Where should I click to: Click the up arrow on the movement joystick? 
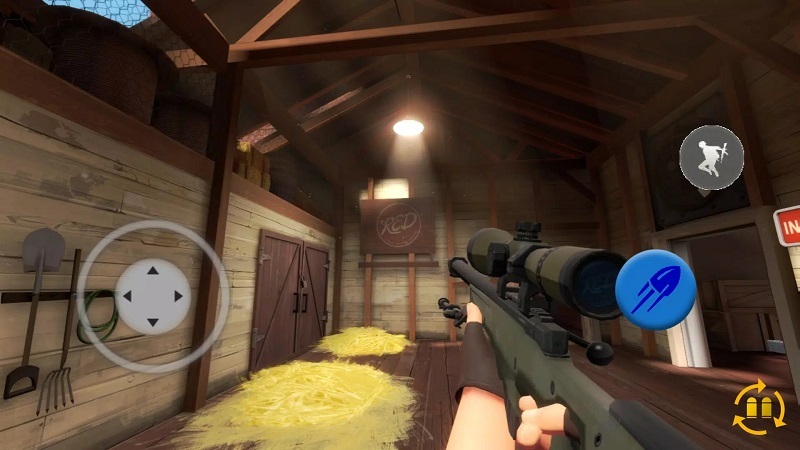click(x=152, y=270)
